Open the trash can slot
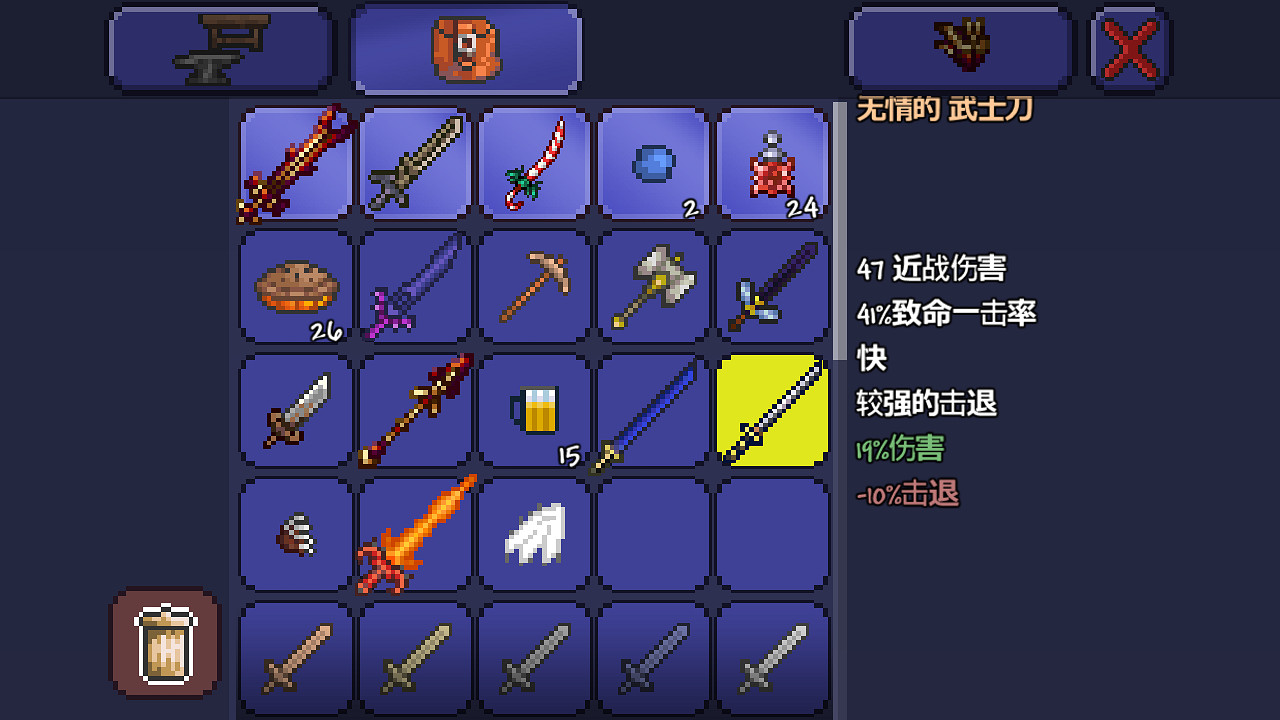This screenshot has width=1280, height=720. point(163,643)
